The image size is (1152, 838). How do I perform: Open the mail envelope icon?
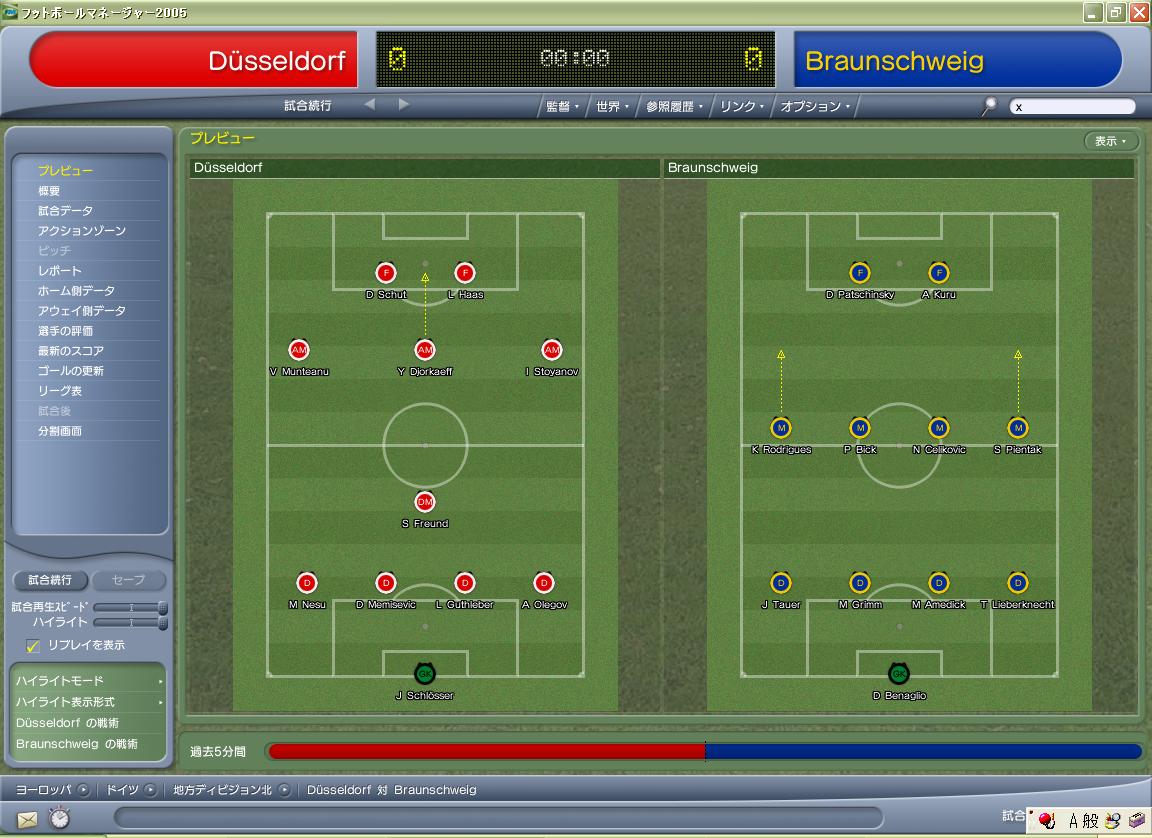(27, 819)
